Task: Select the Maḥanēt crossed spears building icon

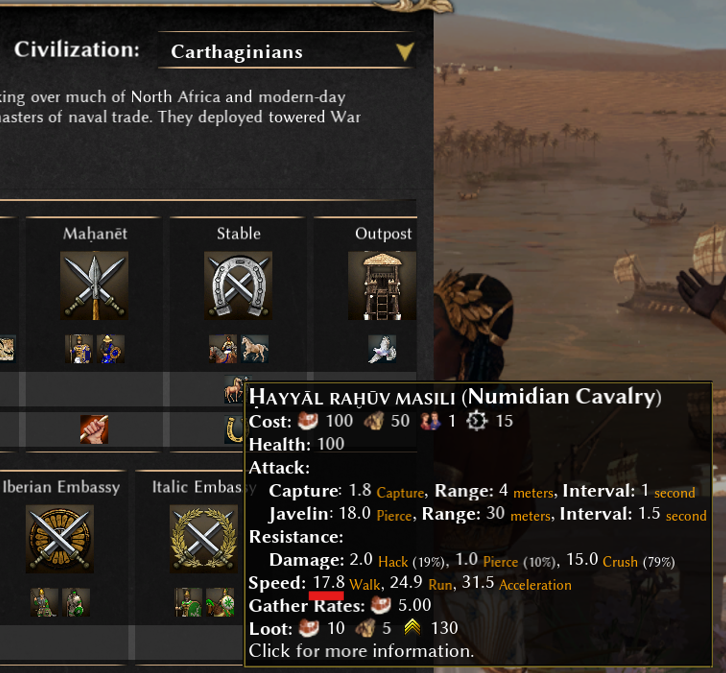Action: click(94, 286)
